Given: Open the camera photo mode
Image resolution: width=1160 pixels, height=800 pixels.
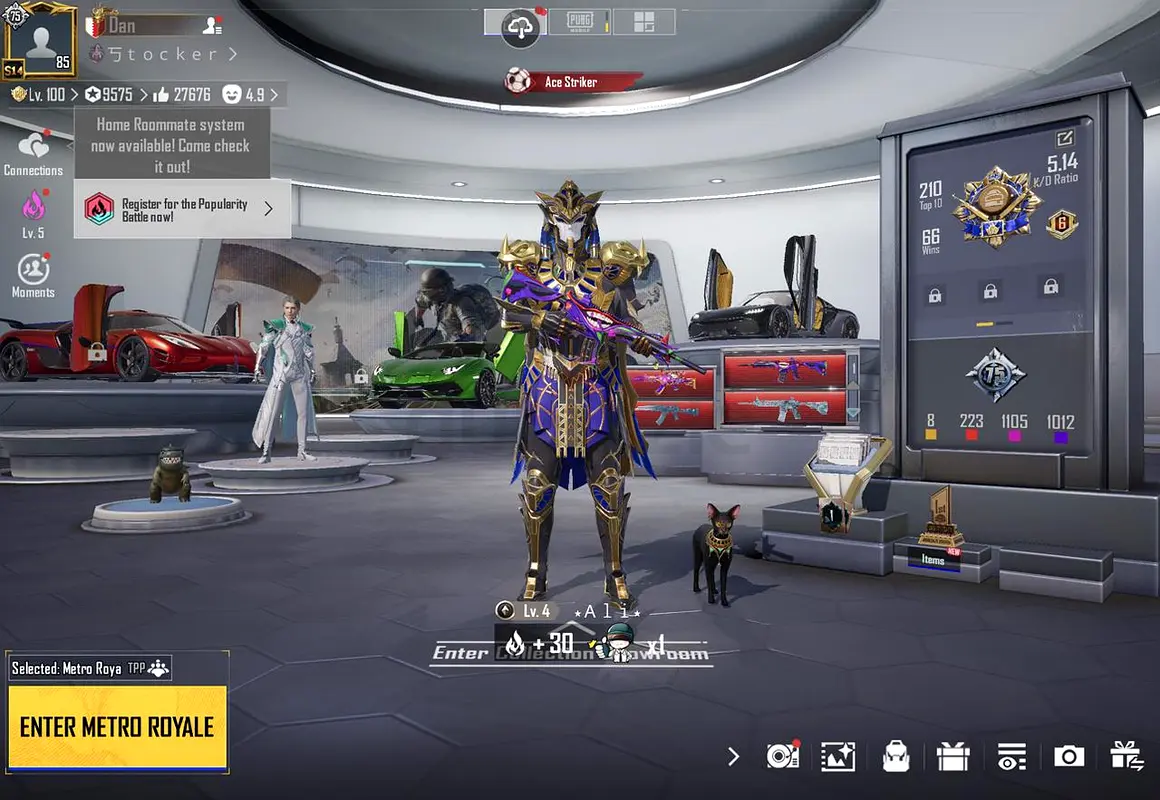Looking at the screenshot, I should [x=1069, y=756].
